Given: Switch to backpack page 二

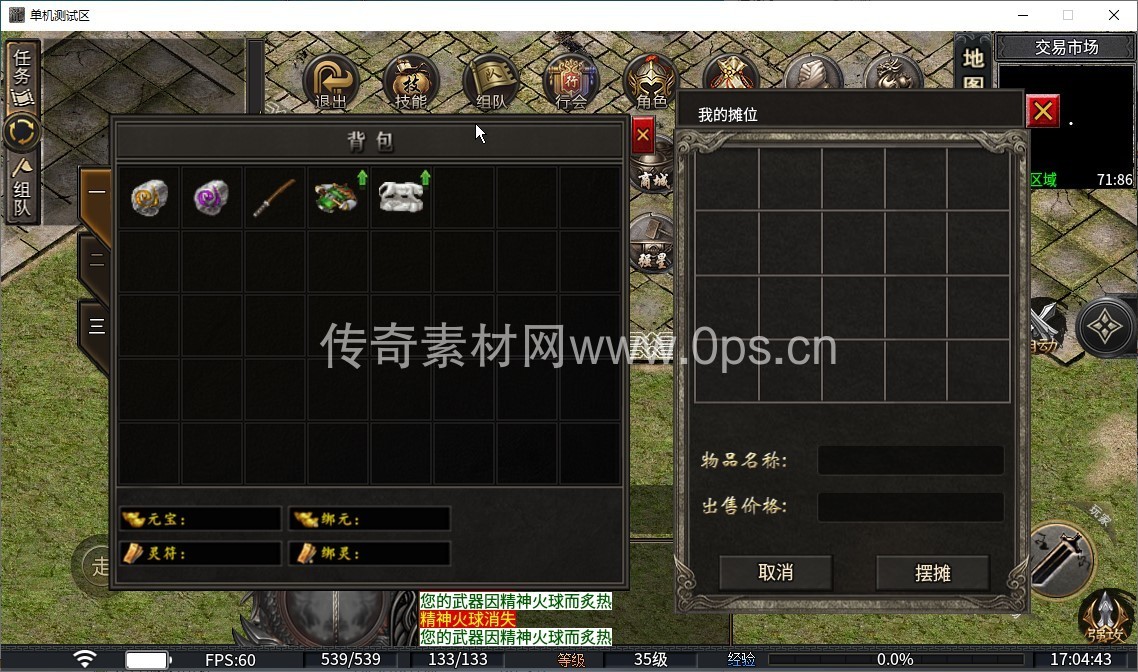Looking at the screenshot, I should (x=96, y=261).
